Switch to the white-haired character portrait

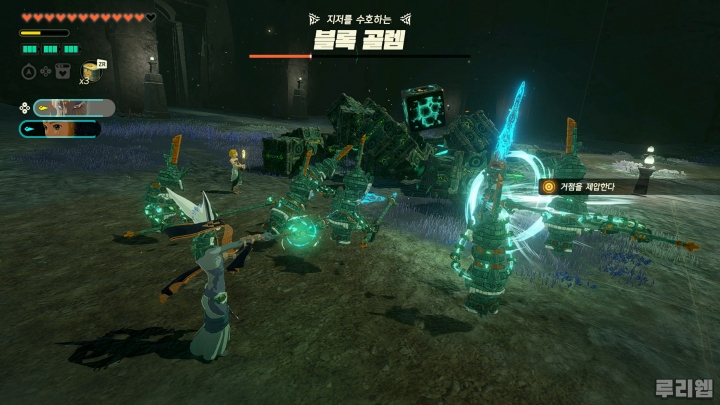pyautogui.click(x=73, y=108)
